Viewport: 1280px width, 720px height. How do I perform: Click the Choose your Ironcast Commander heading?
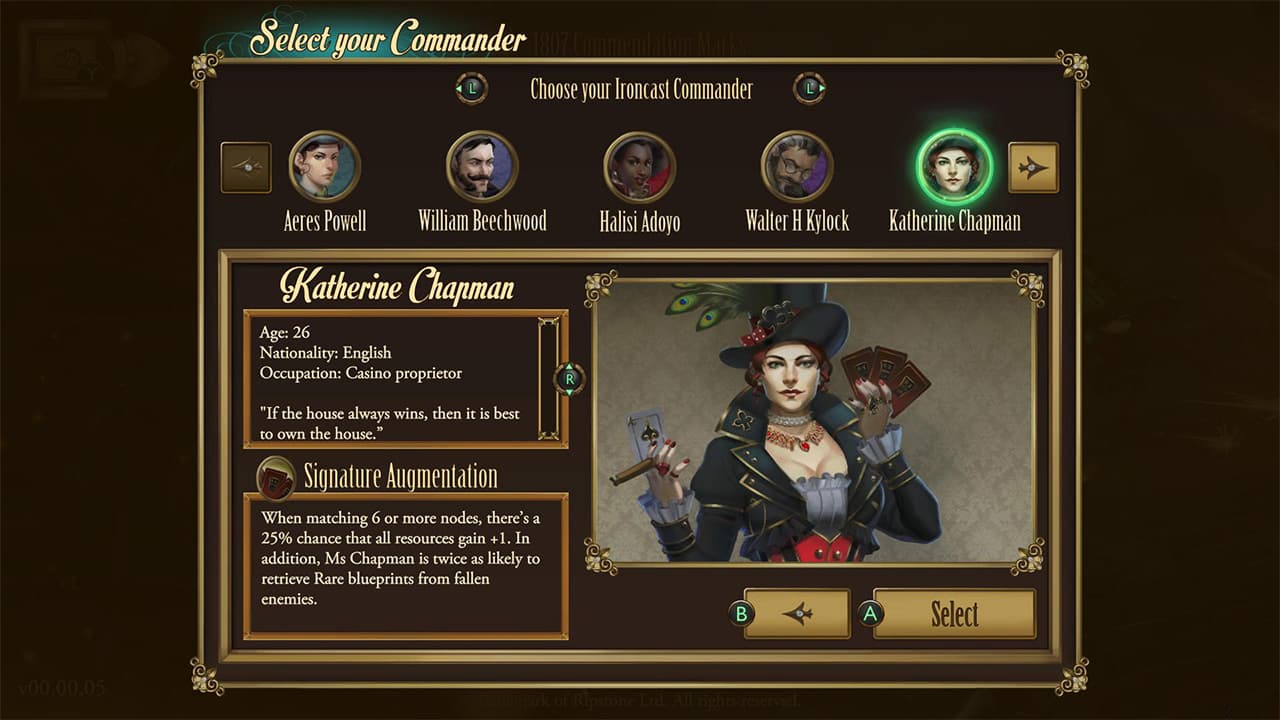(x=640, y=90)
